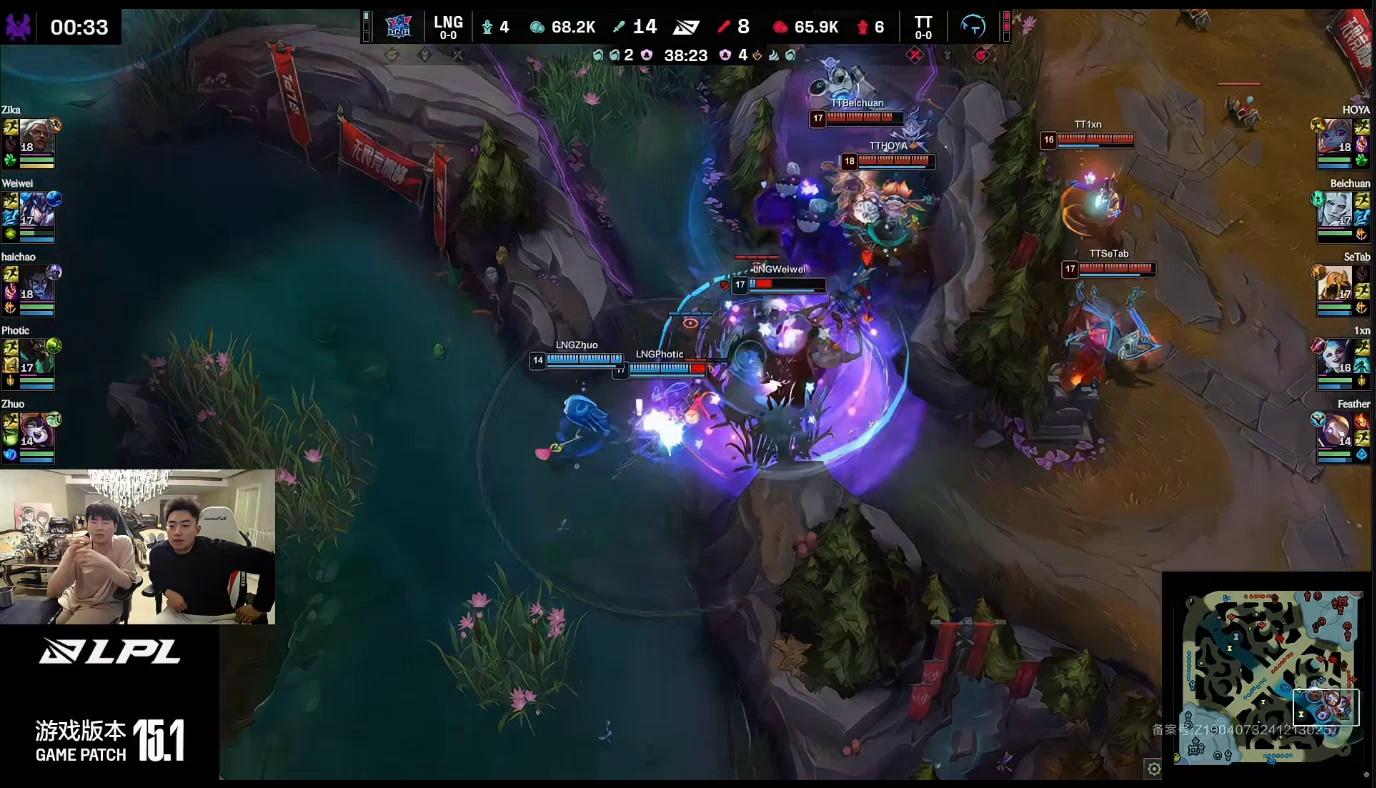This screenshot has width=1376, height=788.
Task: Click the LNG team logo on the scoreboard
Action: coord(398,26)
